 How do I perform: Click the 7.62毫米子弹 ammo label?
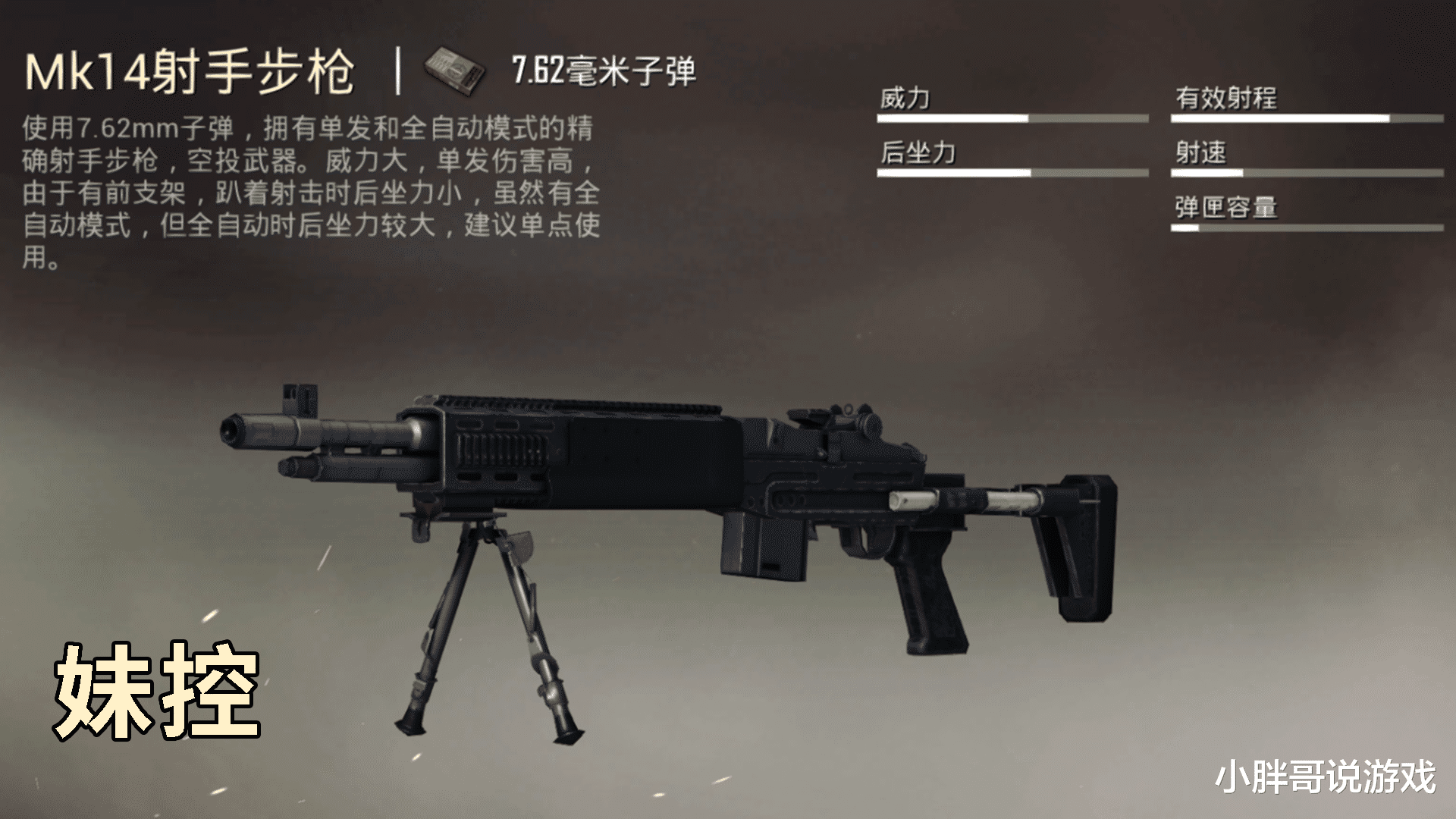(607, 71)
